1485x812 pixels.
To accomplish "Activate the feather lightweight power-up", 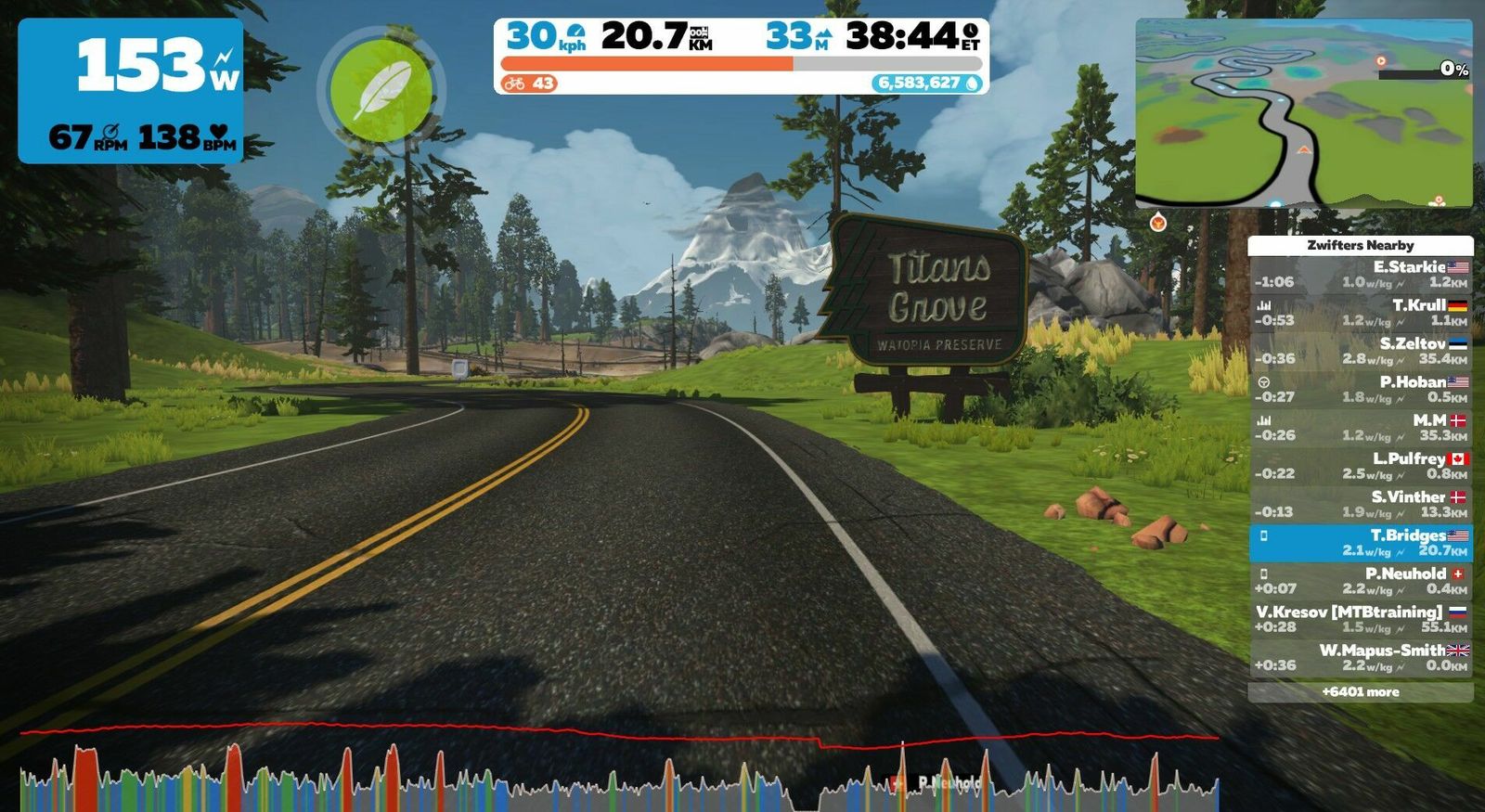I will (381, 91).
